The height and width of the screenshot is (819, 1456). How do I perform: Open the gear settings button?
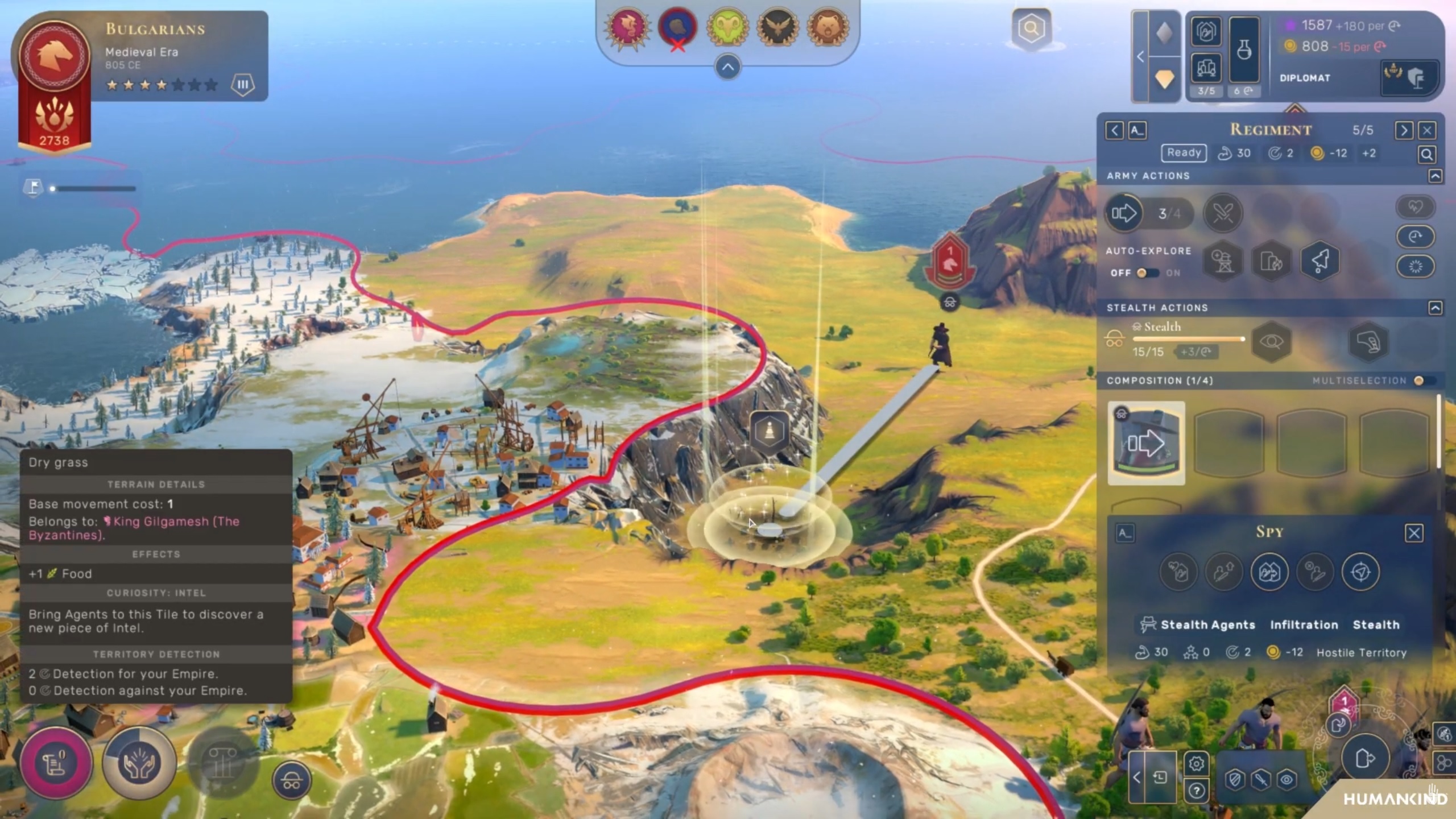click(1196, 763)
